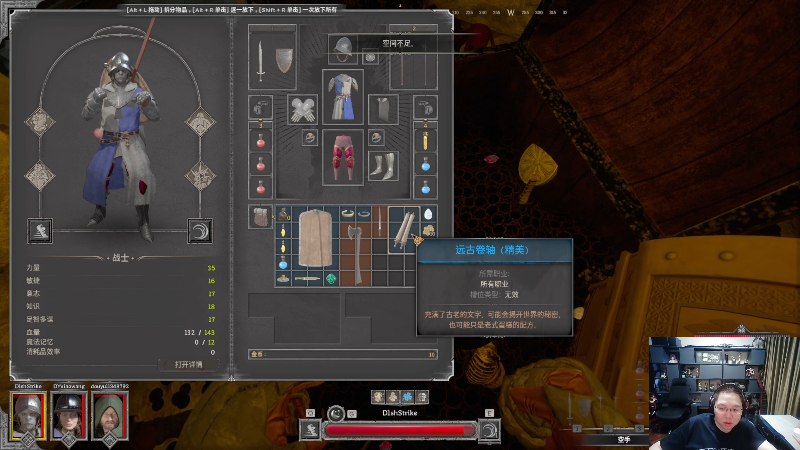Select the equipped boots slot
The image size is (800, 450).
coord(383,163)
